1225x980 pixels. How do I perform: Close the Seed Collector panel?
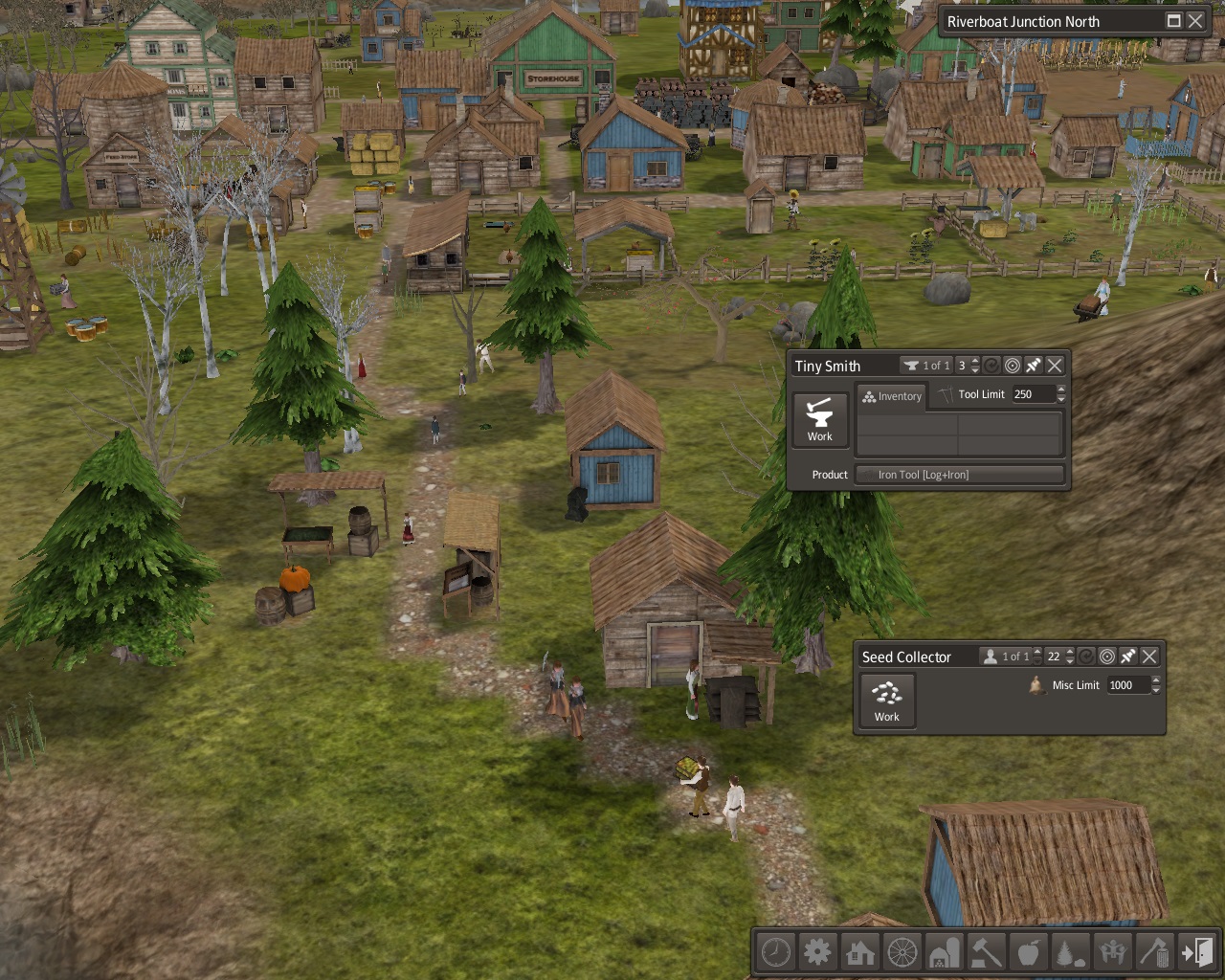pos(1149,657)
